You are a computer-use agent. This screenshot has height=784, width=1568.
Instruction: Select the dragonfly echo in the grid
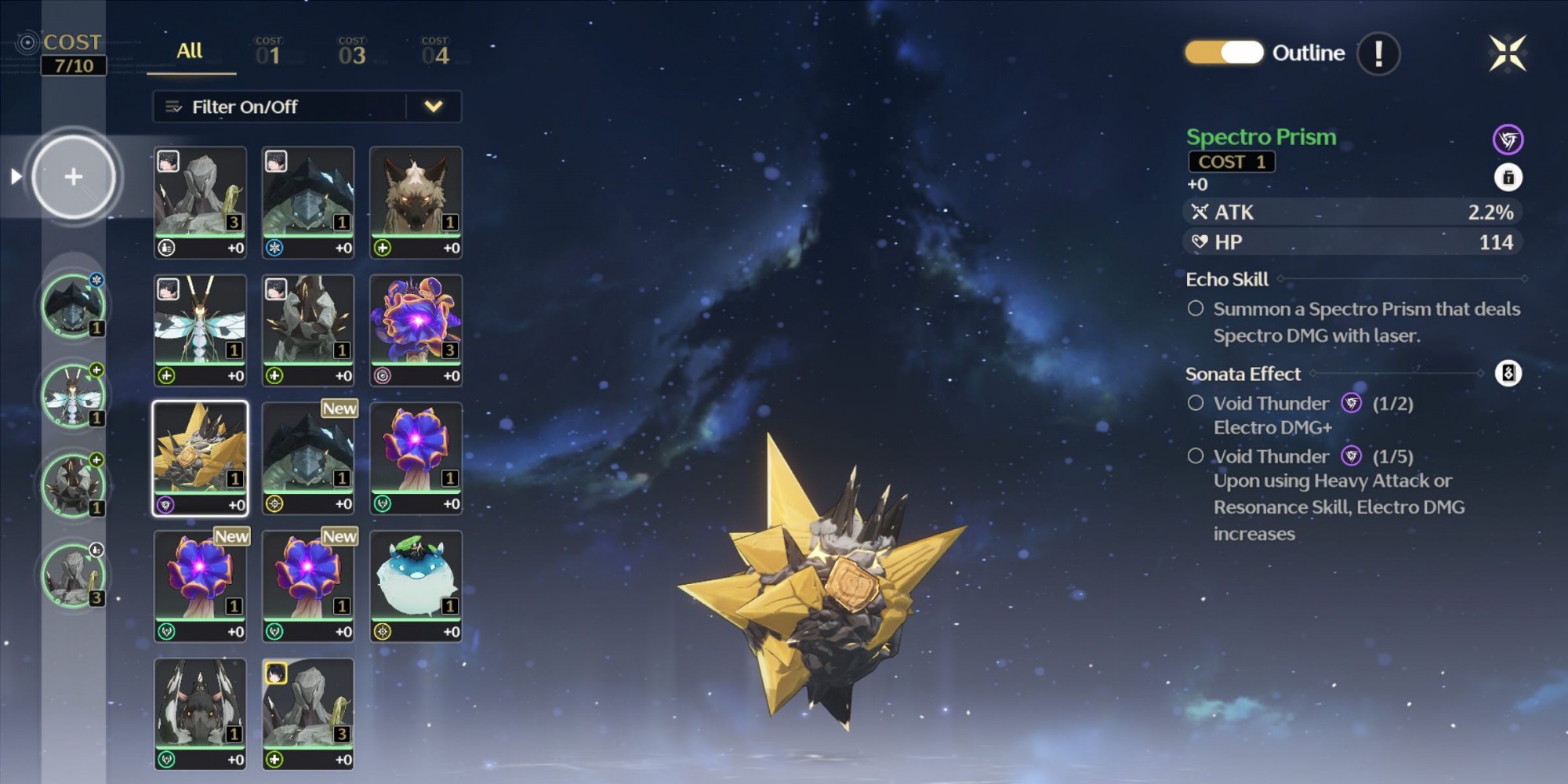[200, 329]
